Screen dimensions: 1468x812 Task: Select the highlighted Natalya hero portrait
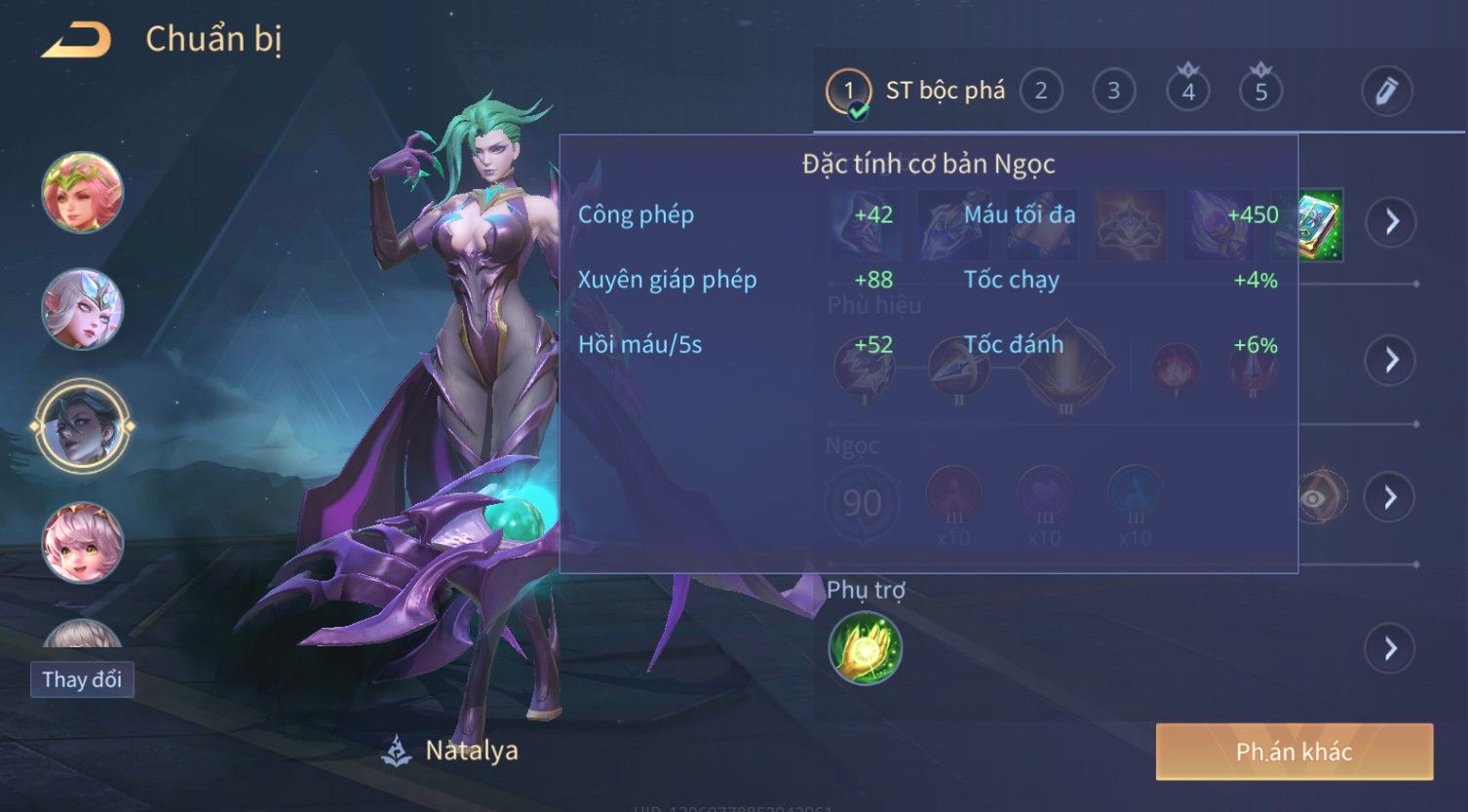(83, 426)
